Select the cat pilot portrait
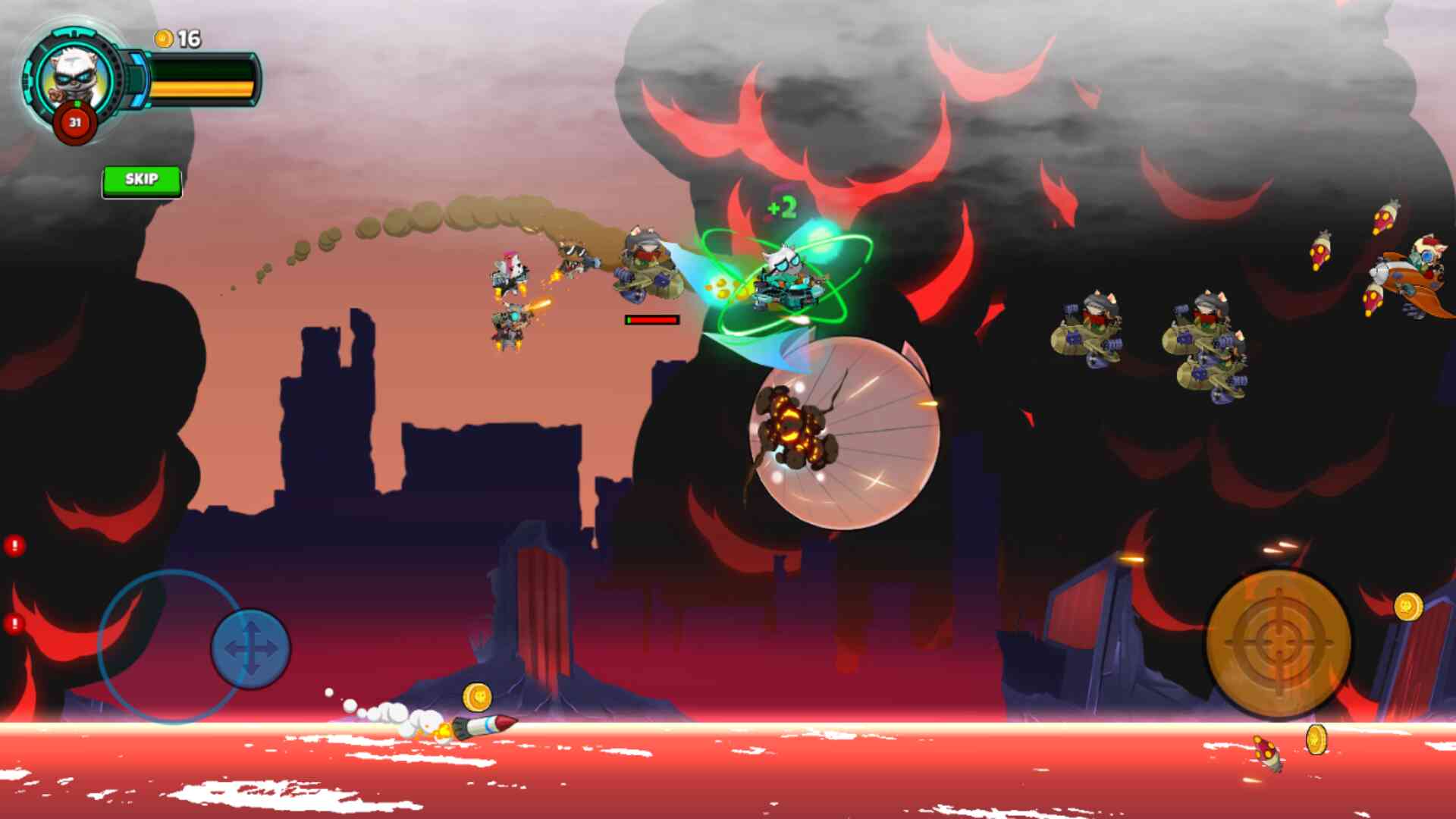Viewport: 1456px width, 819px height. tap(74, 77)
